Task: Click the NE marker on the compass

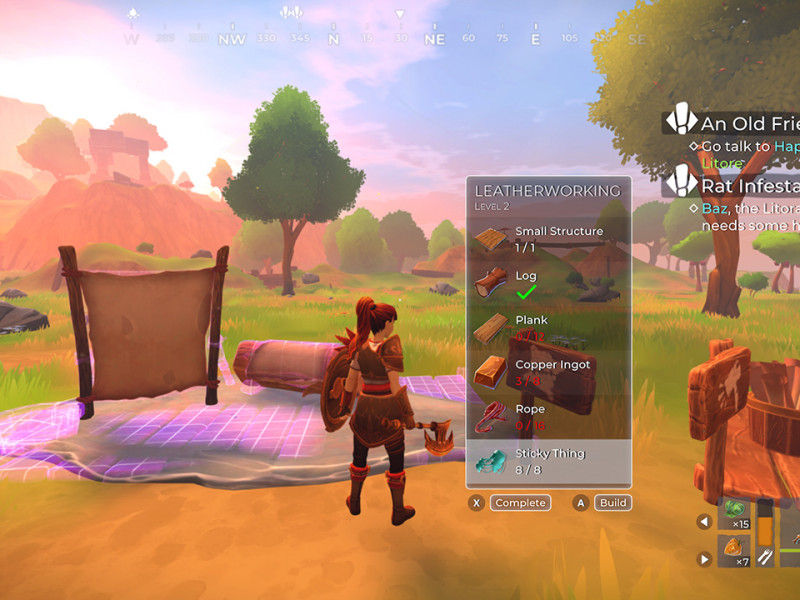Action: 434,39
